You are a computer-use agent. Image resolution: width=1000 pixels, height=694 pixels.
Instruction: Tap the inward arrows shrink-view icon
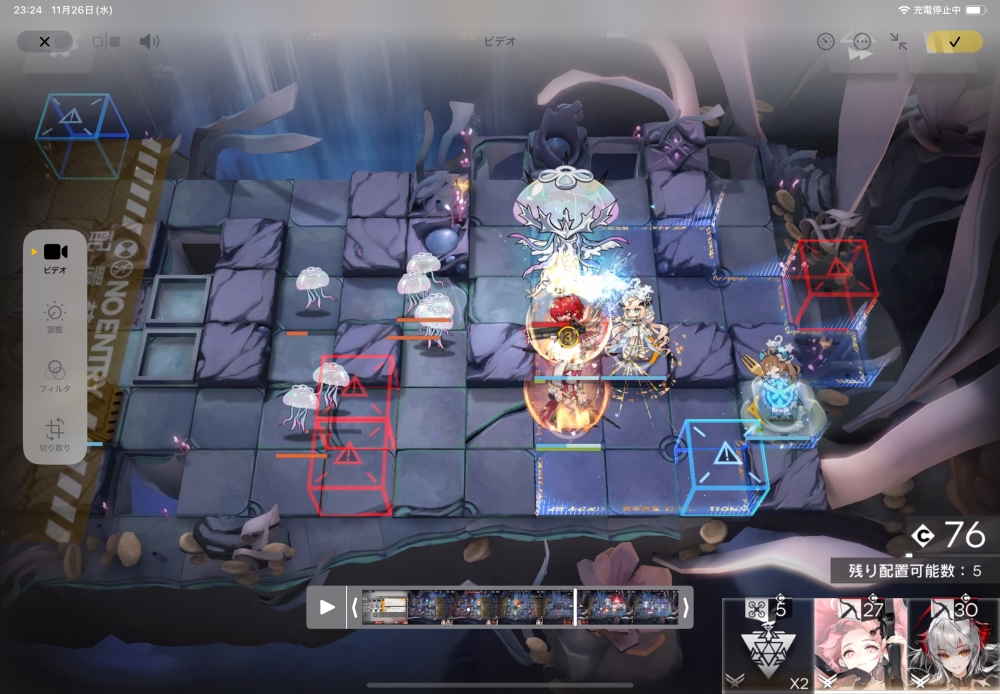pyautogui.click(x=899, y=42)
